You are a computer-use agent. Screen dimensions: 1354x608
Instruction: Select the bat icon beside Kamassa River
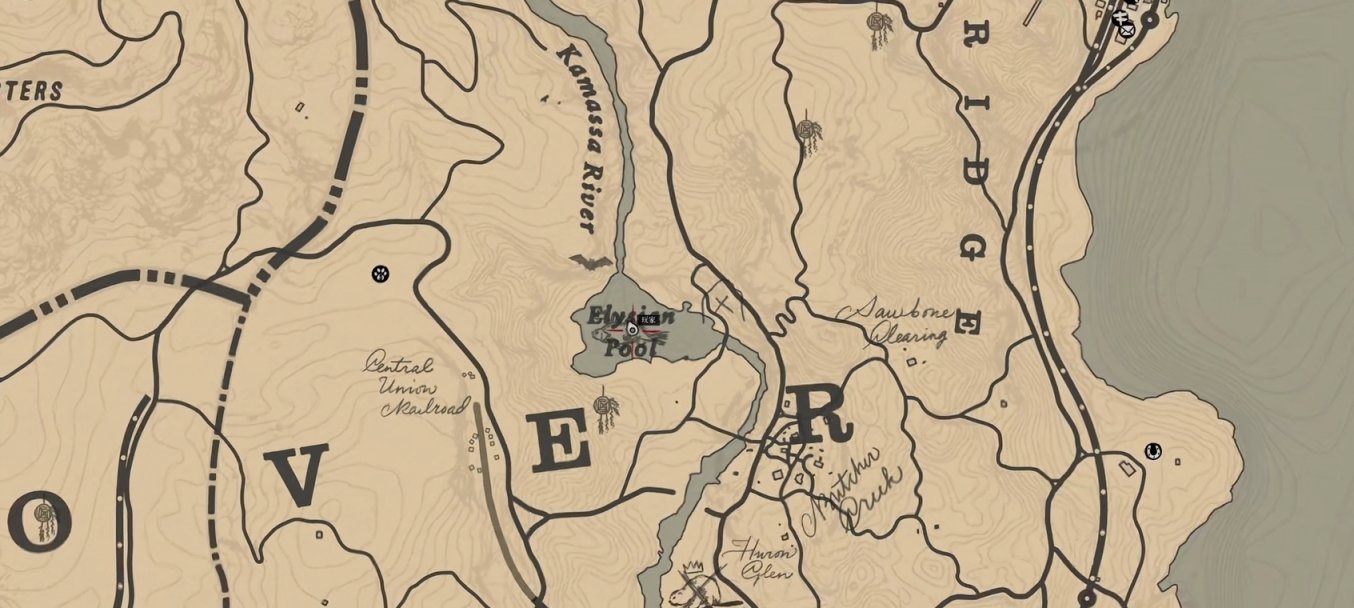coord(590,263)
